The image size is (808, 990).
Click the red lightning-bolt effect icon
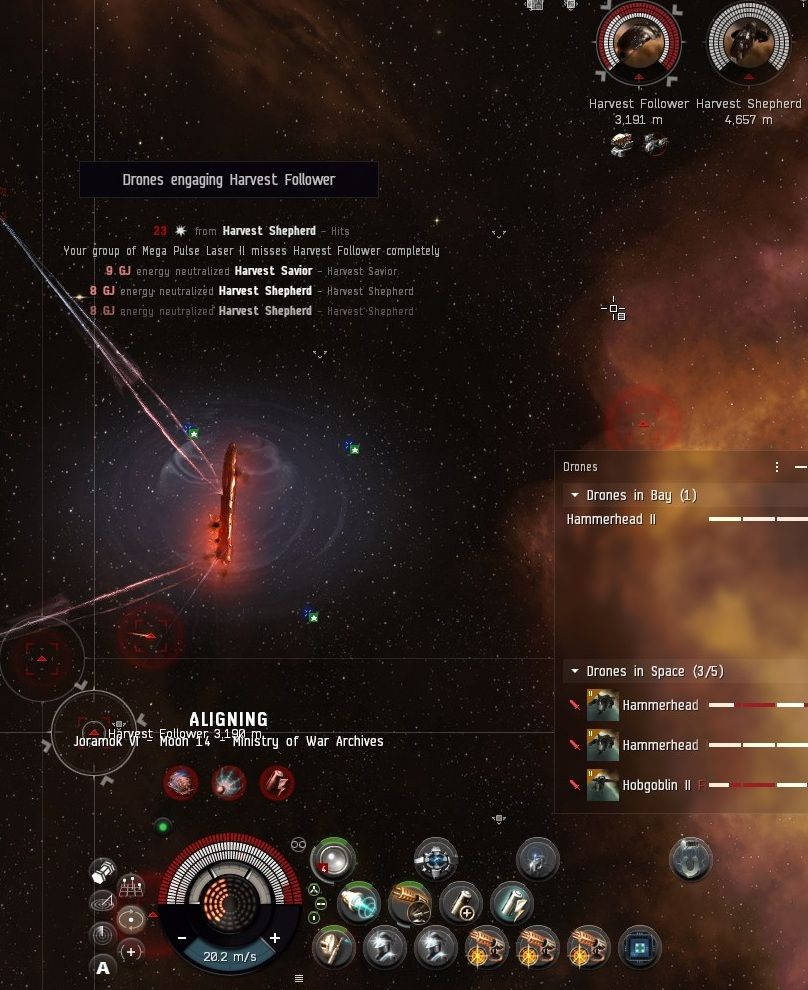pyautogui.click(x=277, y=783)
